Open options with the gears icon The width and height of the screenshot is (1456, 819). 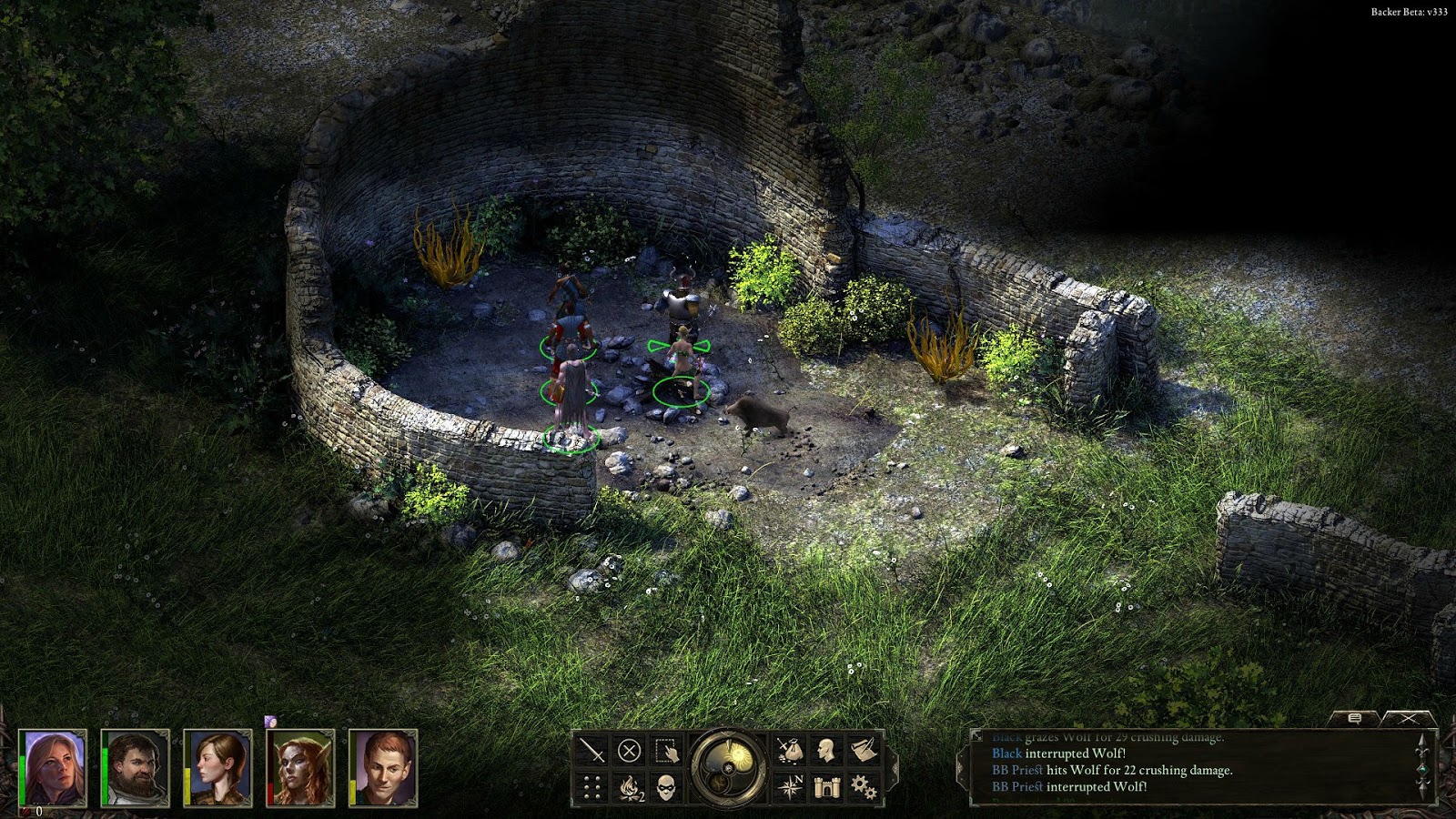tap(863, 787)
